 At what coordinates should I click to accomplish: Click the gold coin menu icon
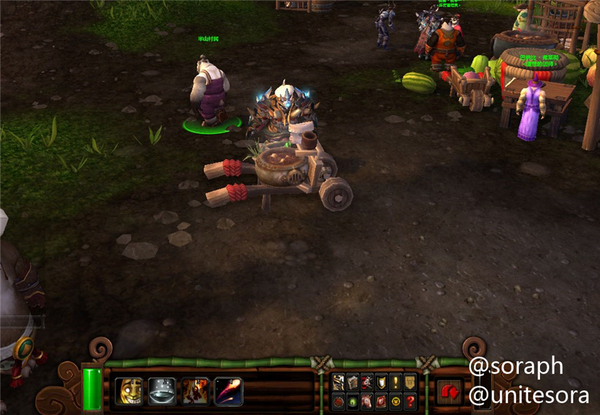396,400
